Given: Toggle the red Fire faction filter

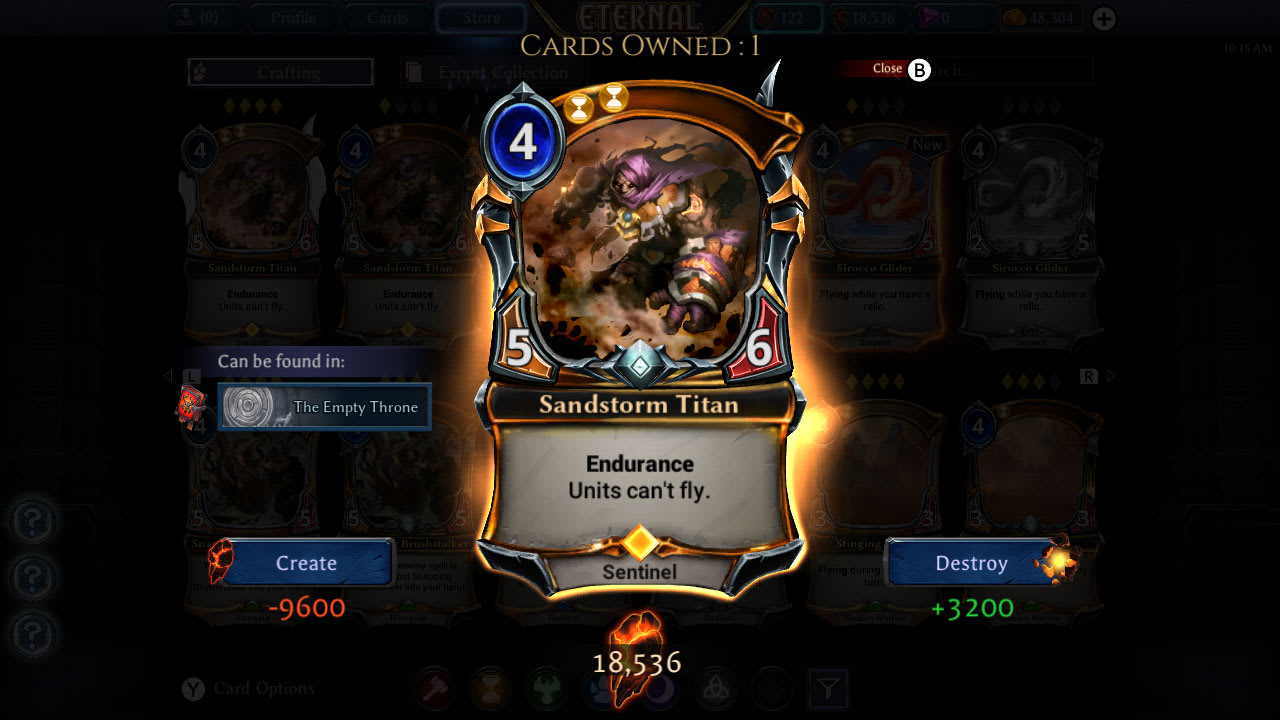Looking at the screenshot, I should [x=434, y=688].
